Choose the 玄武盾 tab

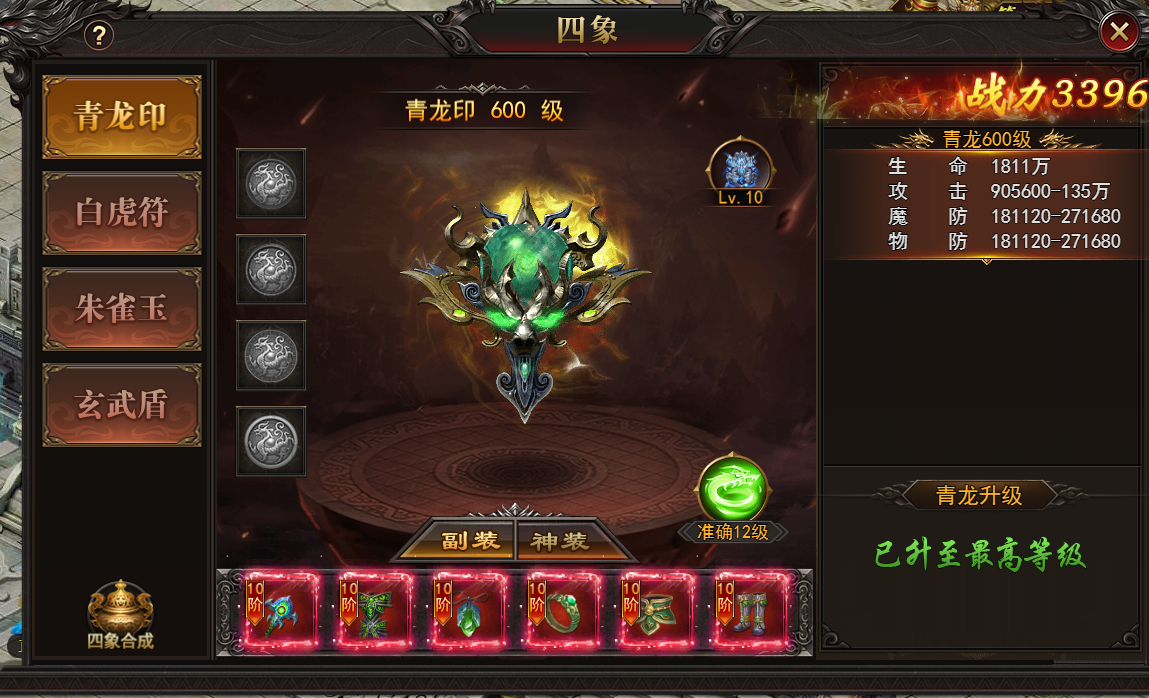(x=121, y=404)
